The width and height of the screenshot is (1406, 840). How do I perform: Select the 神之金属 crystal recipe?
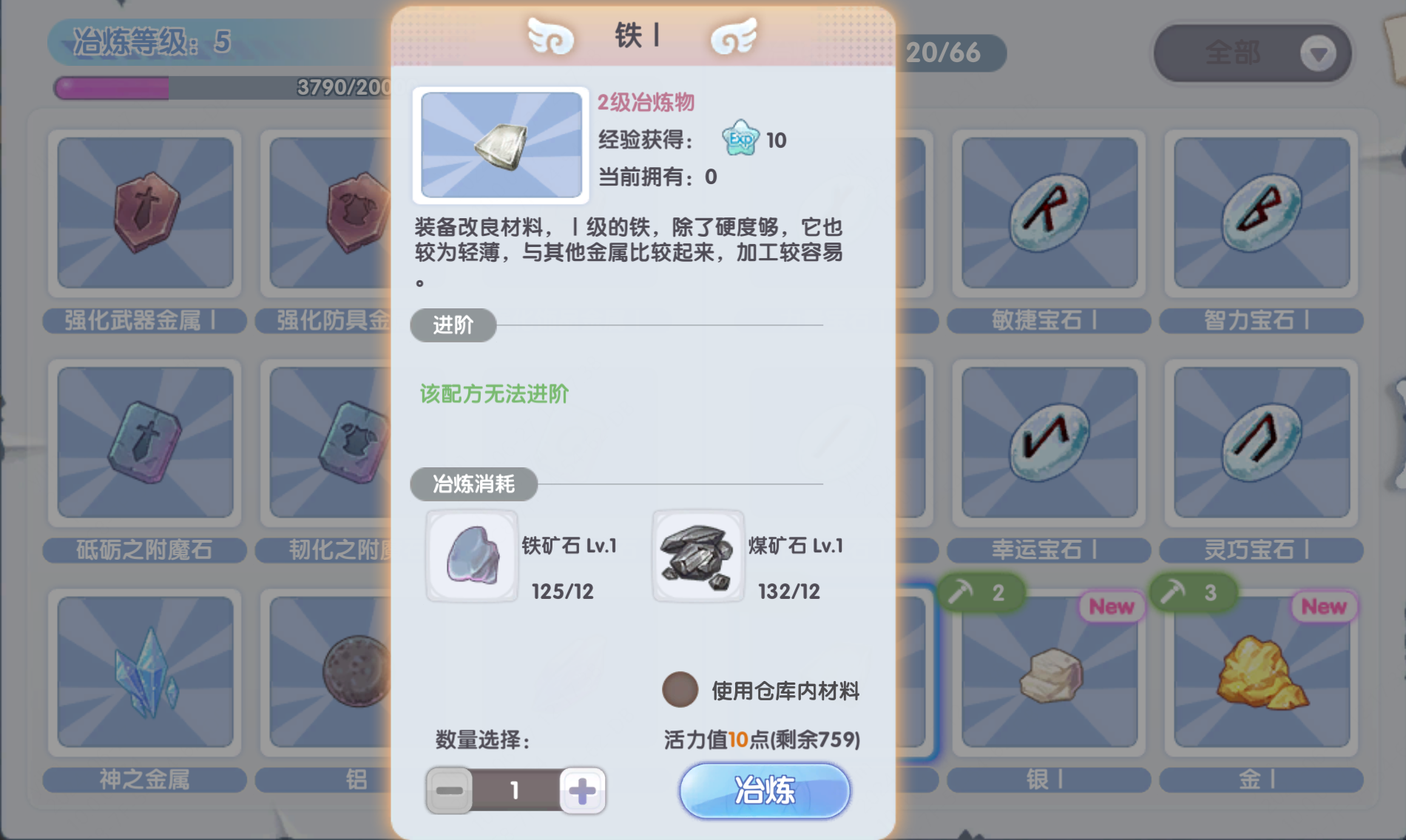[x=144, y=673]
